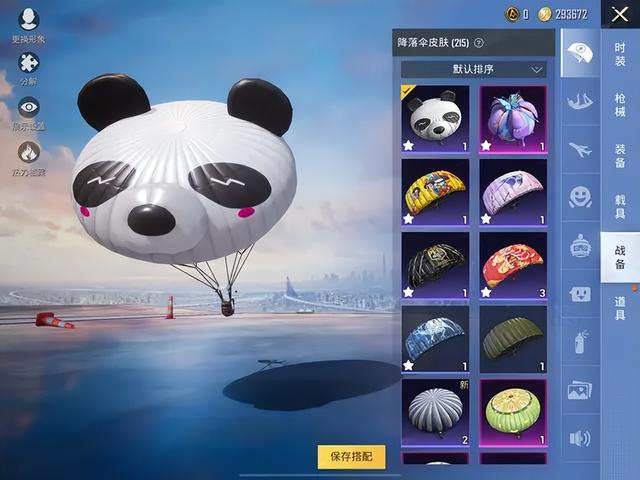Screen dimensions: 640x480
Task: Switch to the 装备 tab
Action: 620,155
